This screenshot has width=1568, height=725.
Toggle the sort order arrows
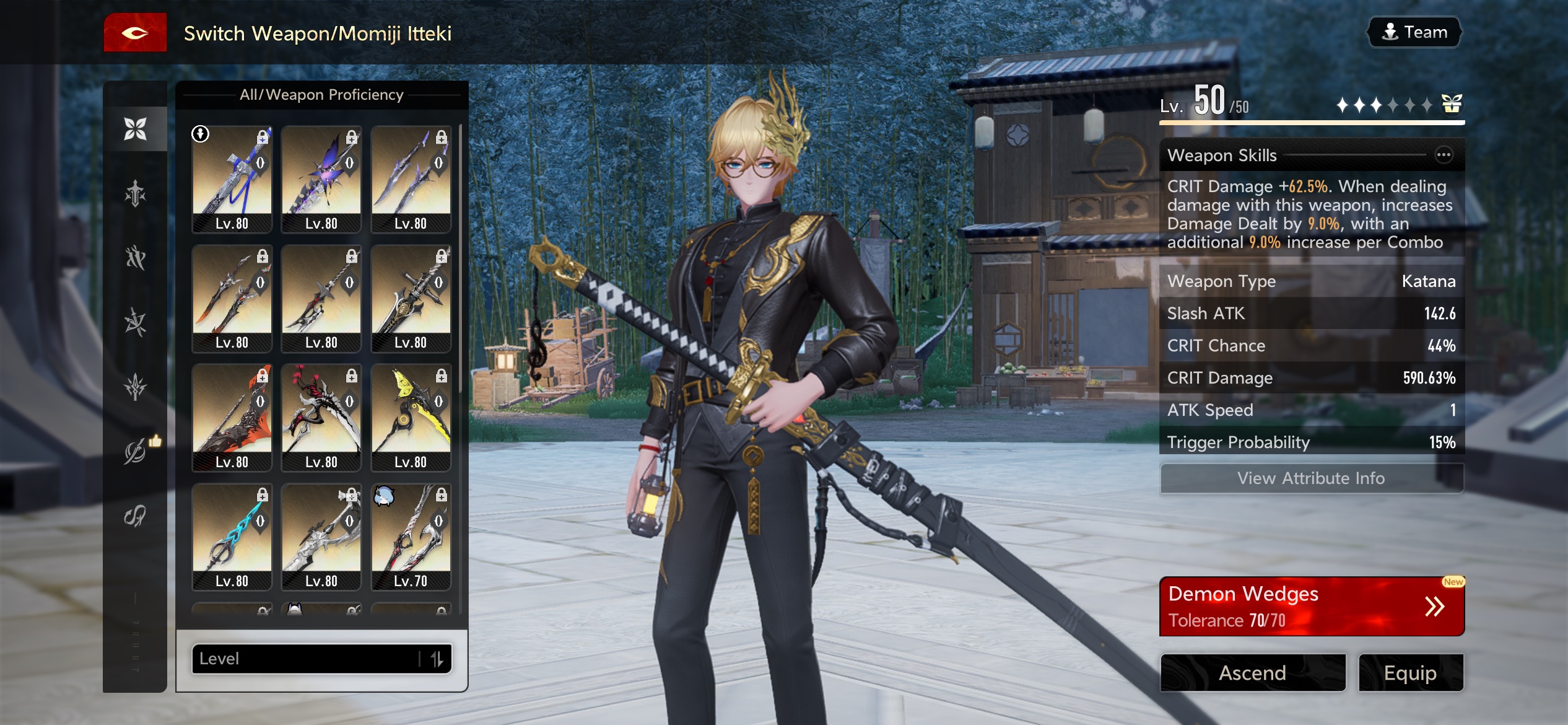click(437, 659)
